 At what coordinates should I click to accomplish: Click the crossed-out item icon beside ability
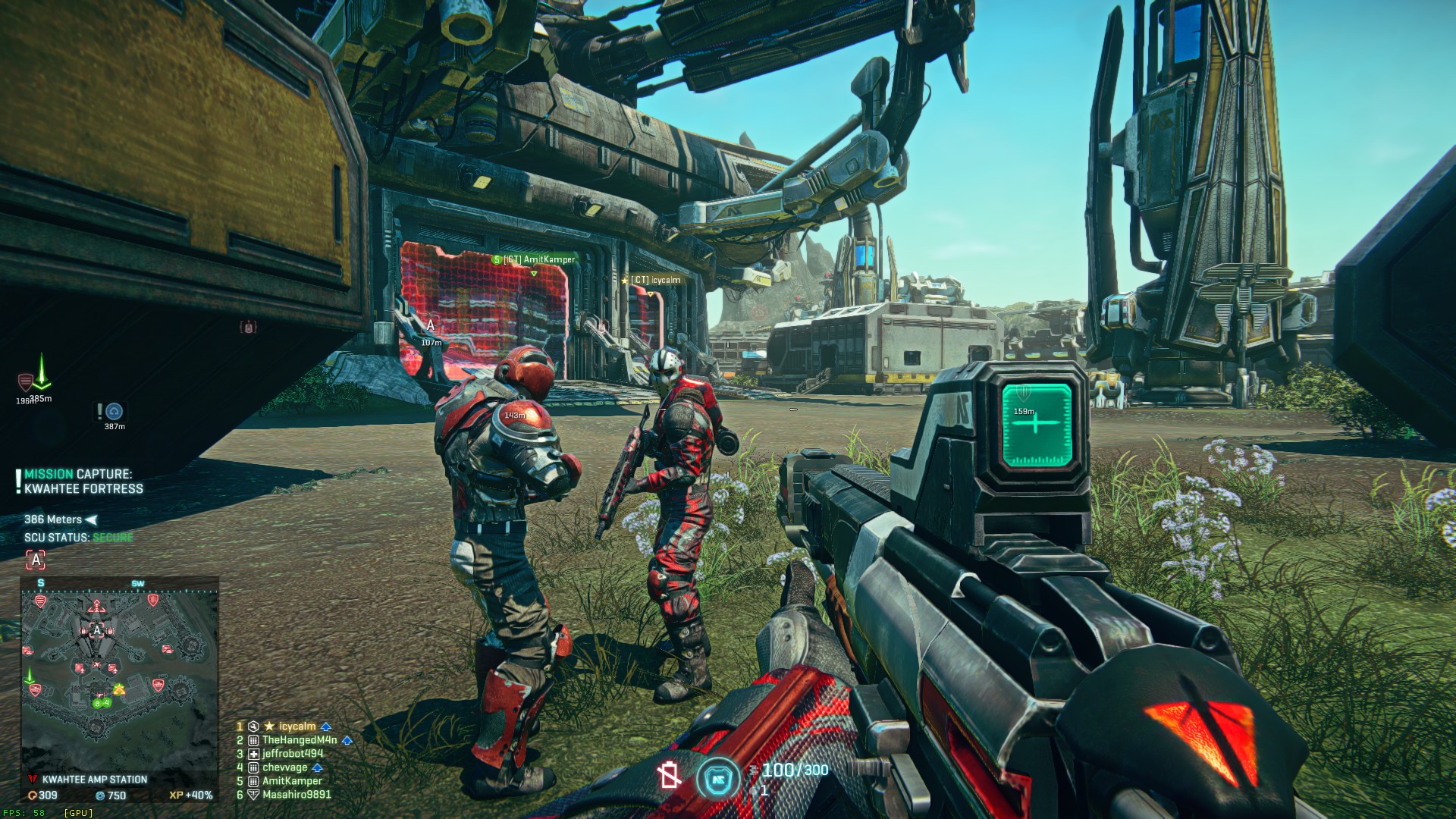[669, 776]
